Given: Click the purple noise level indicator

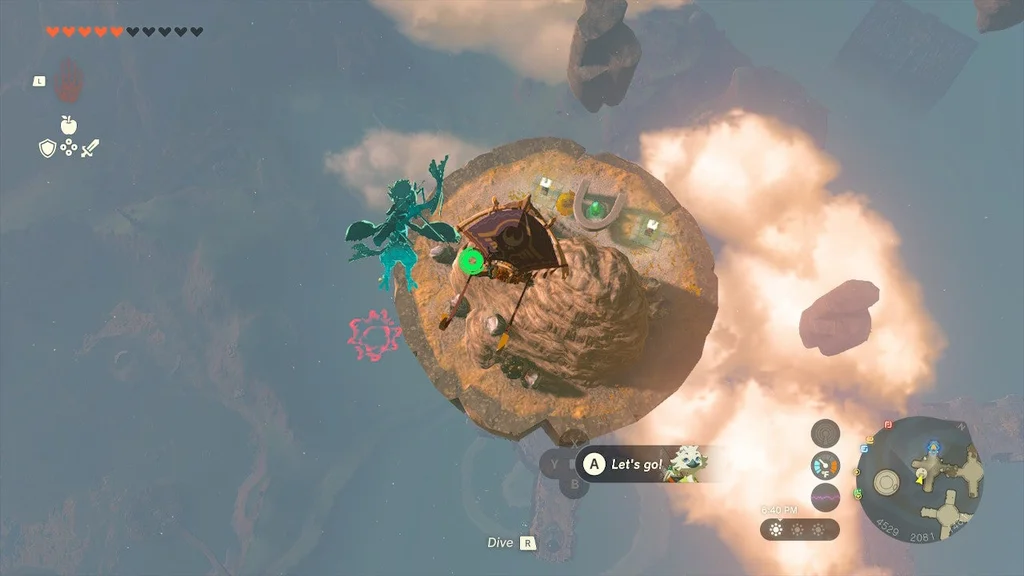Looking at the screenshot, I should tap(825, 497).
